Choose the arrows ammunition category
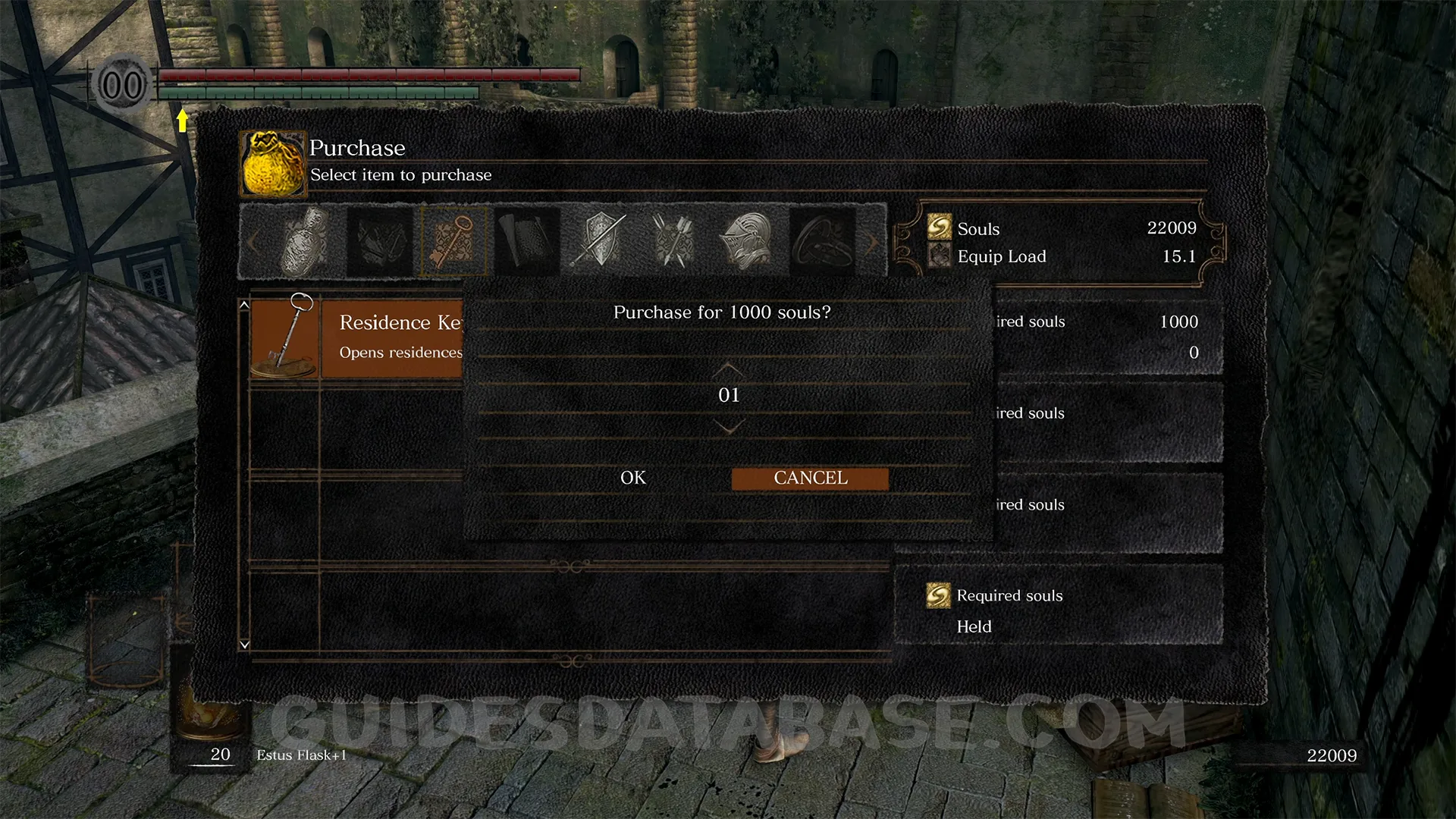Viewport: 1456px width, 819px height. [x=673, y=241]
